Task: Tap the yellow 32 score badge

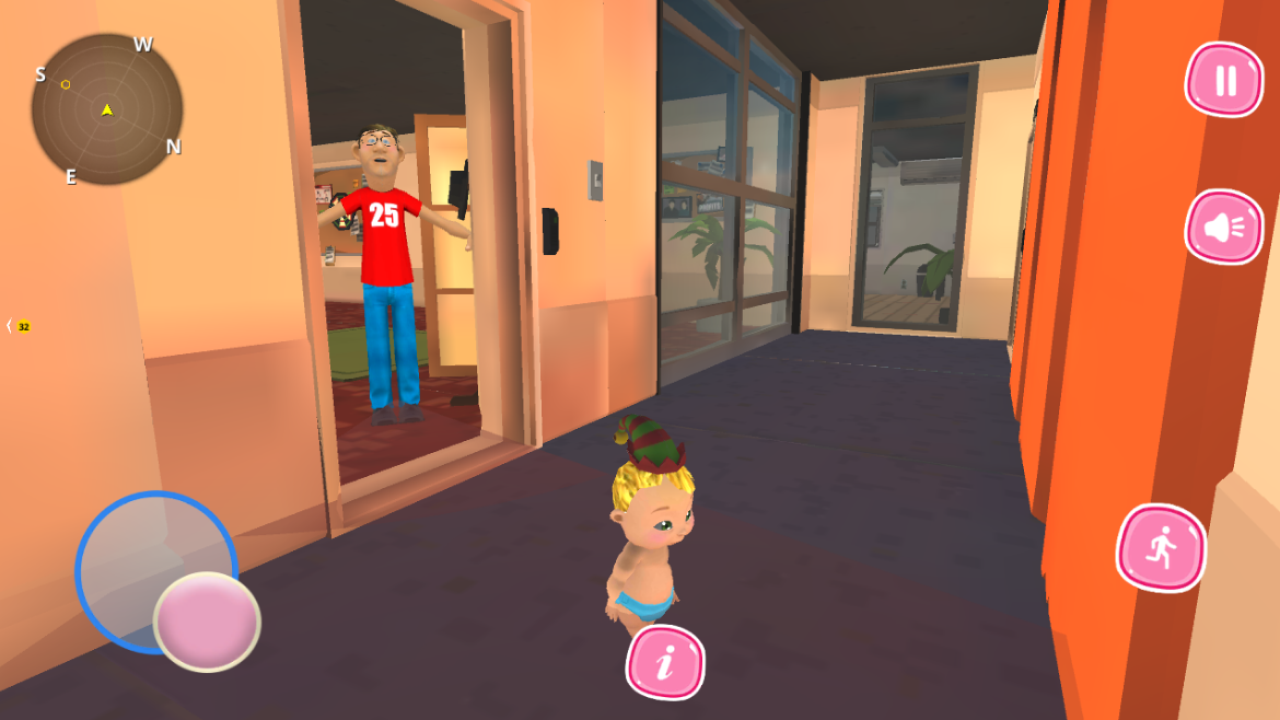Action: point(24,325)
